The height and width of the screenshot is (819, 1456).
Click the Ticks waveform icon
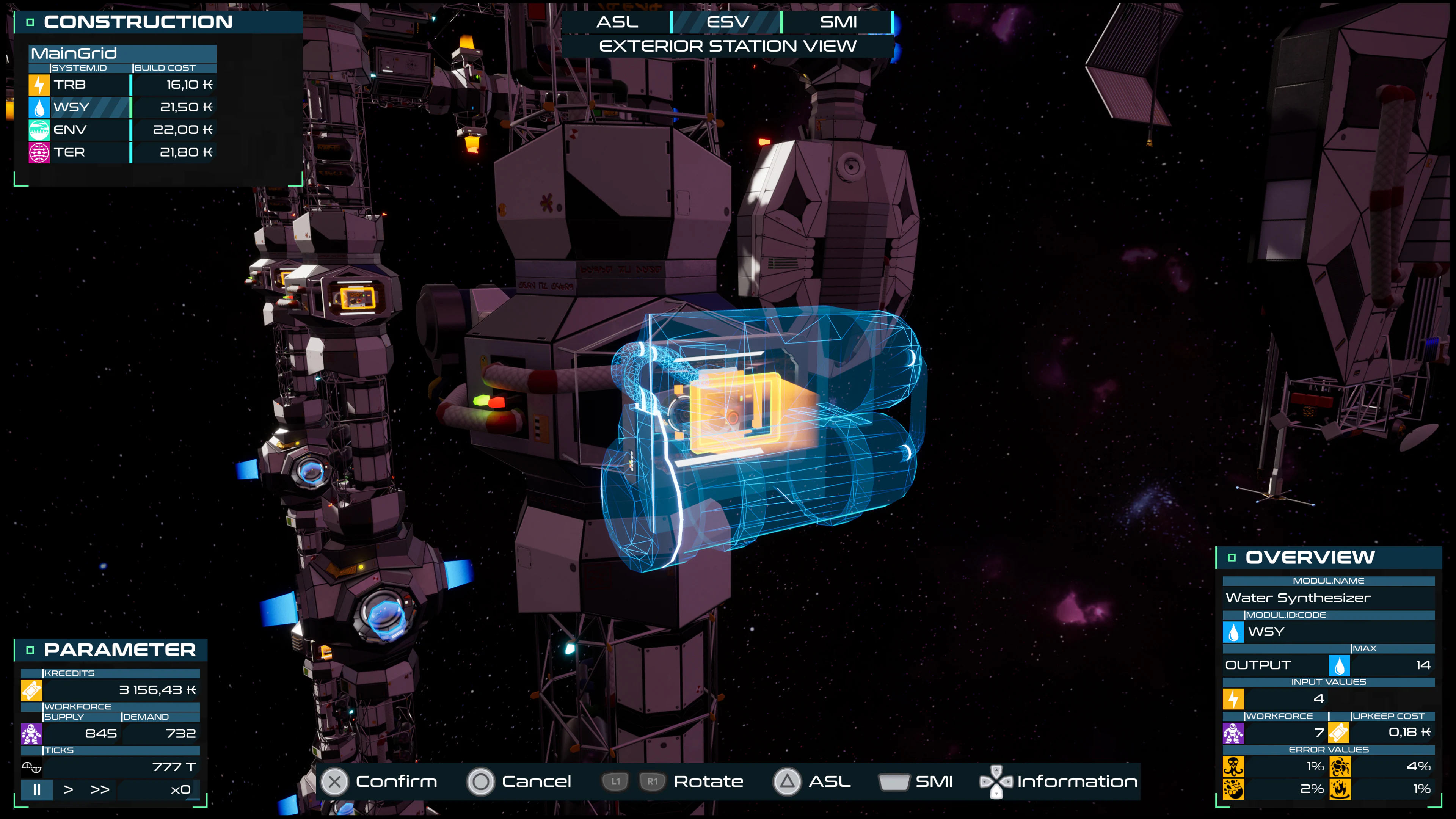click(x=32, y=766)
